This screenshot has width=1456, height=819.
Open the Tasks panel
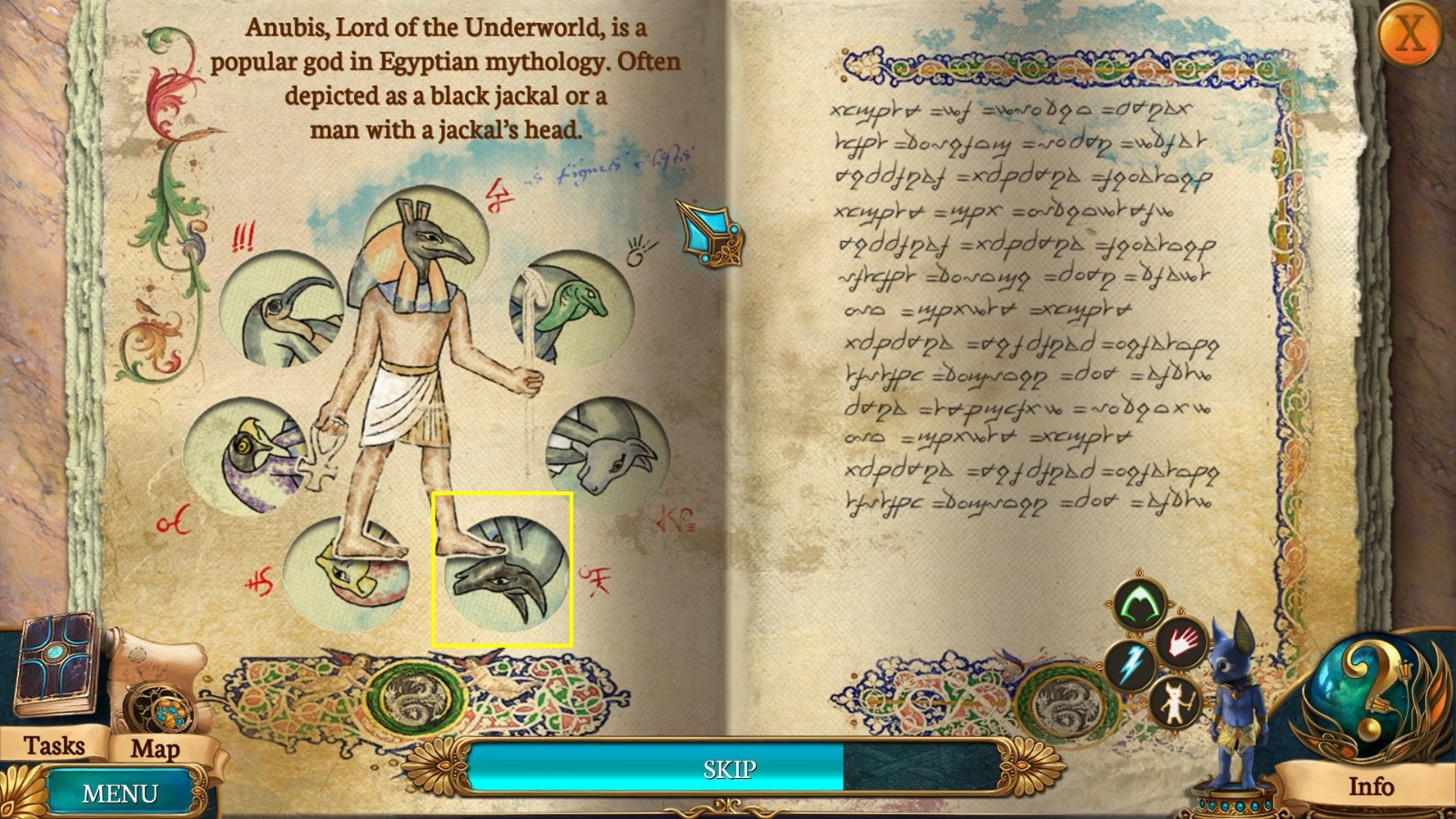pos(55,746)
